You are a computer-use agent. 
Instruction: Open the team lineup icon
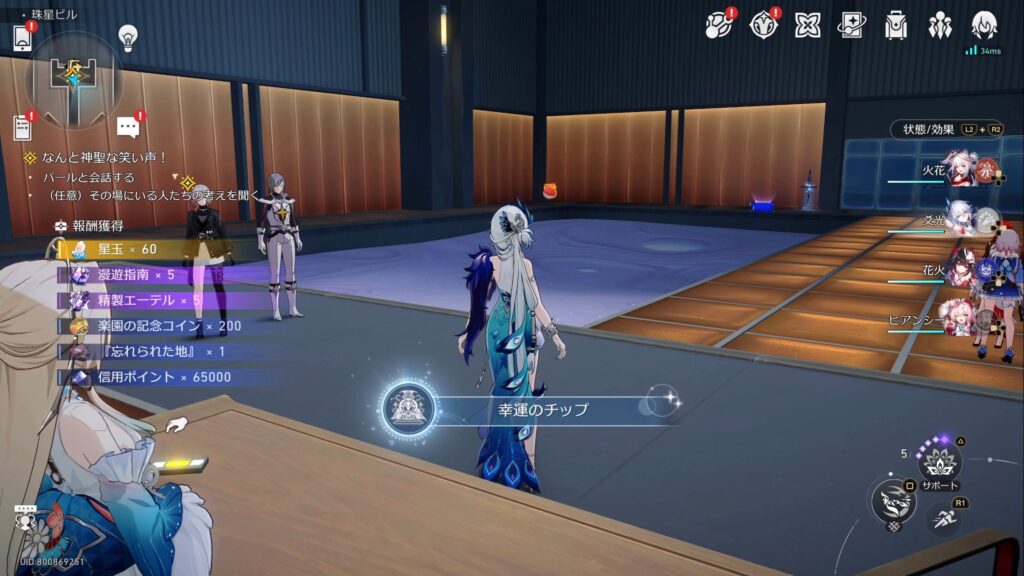tap(939, 25)
